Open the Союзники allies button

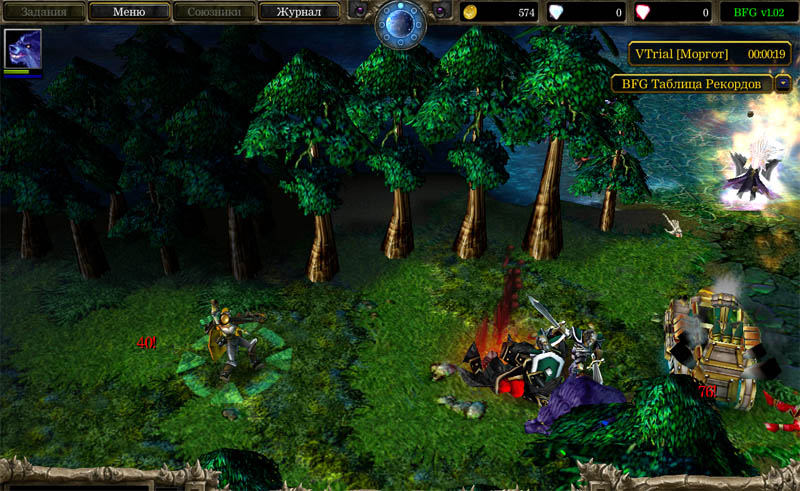click(x=213, y=13)
